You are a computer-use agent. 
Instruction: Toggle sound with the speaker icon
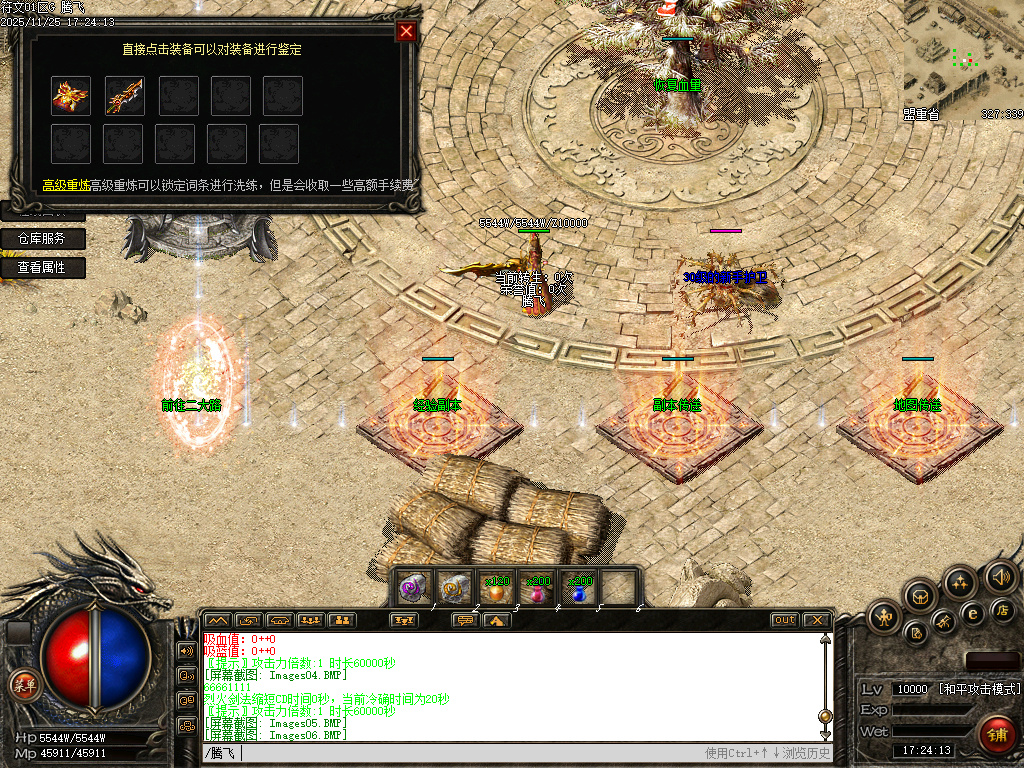tap(999, 577)
